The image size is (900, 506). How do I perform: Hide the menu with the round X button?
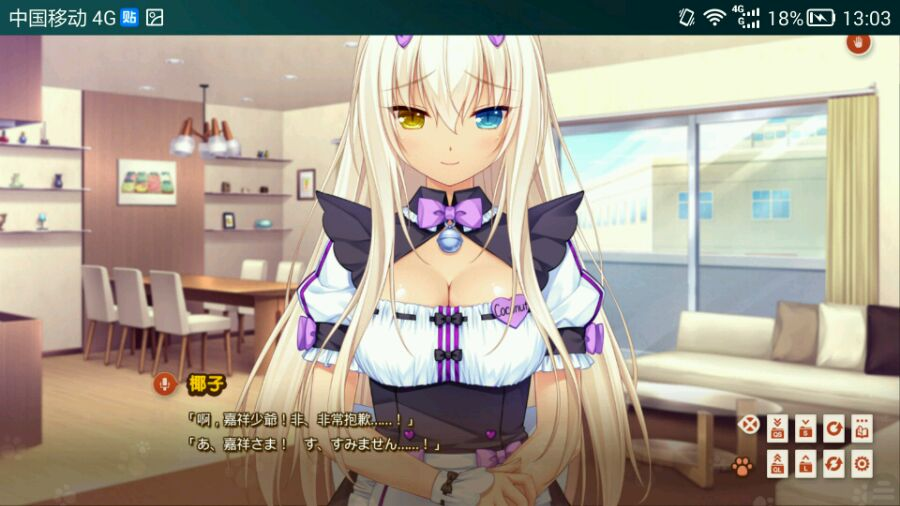[747, 424]
